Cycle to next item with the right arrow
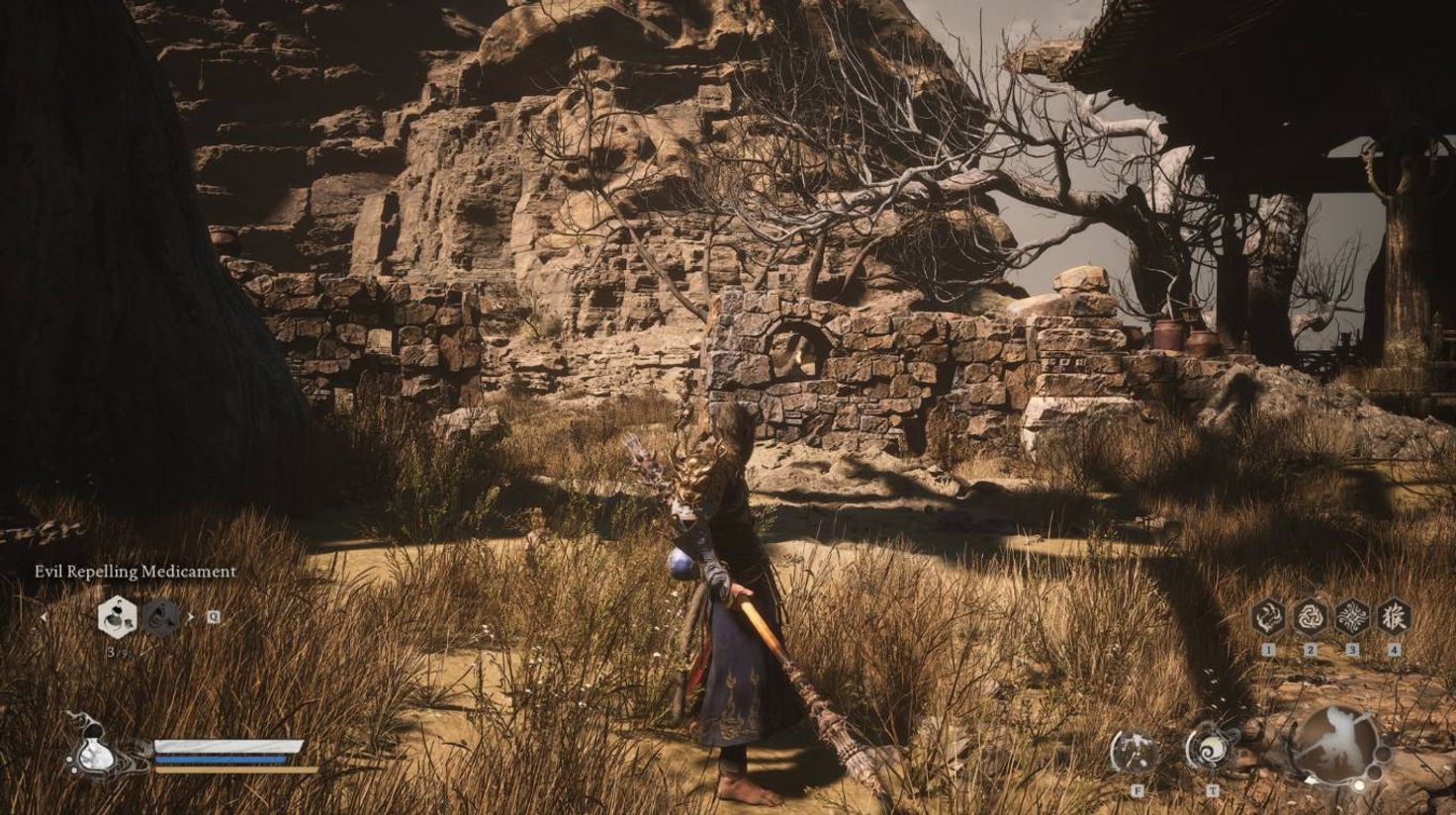This screenshot has width=1456, height=815. (191, 617)
